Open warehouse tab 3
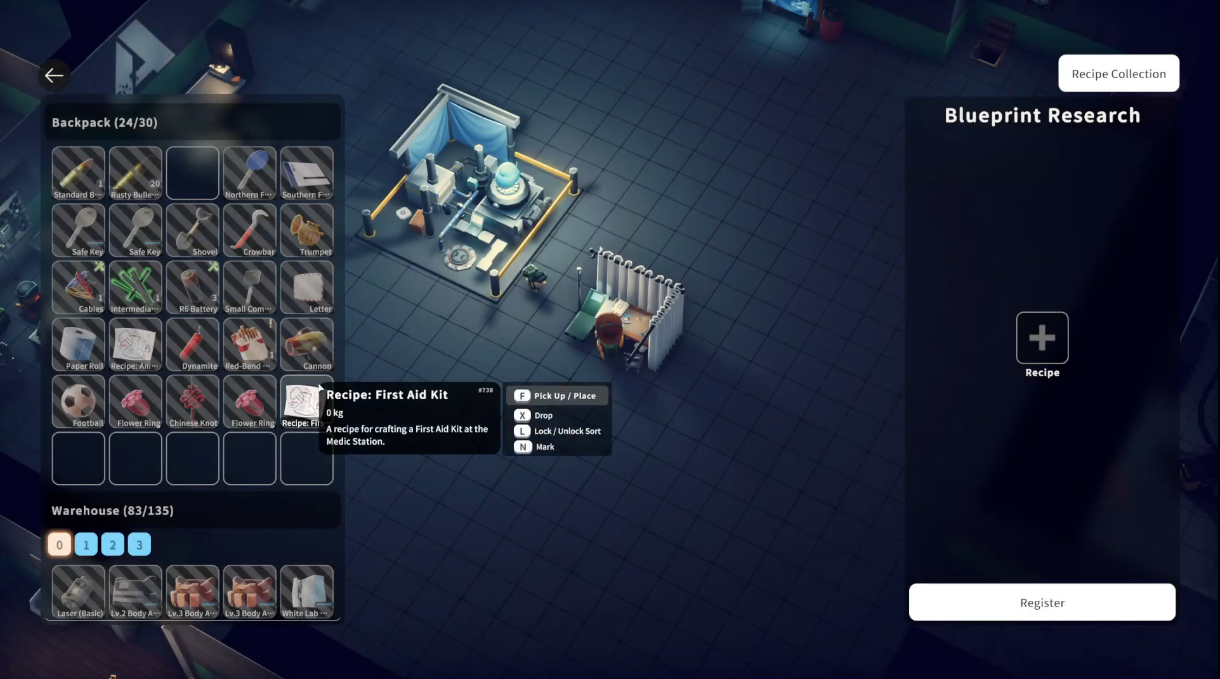Image resolution: width=1220 pixels, height=679 pixels. [x=140, y=545]
